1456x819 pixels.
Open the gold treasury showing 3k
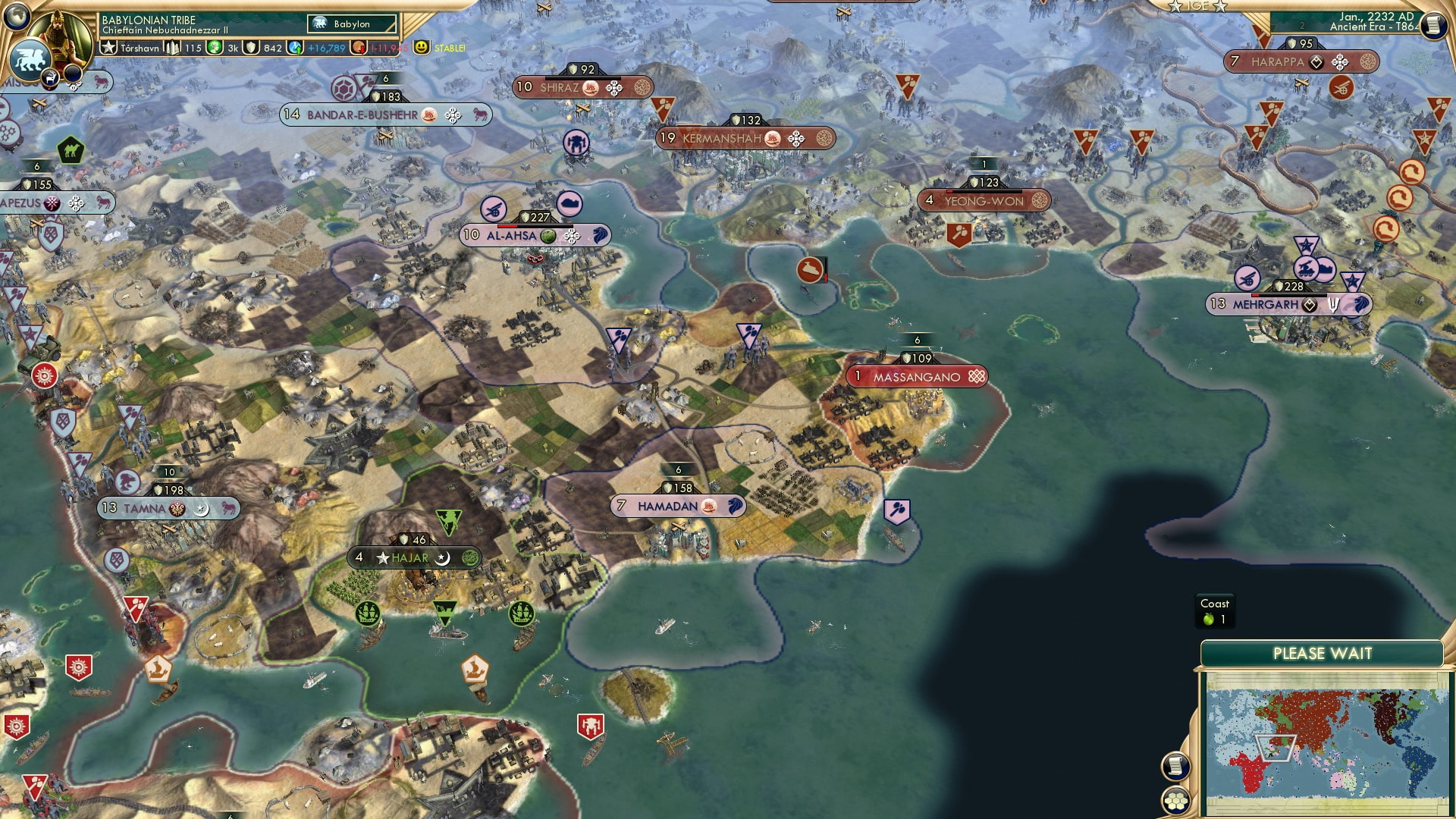(x=222, y=46)
